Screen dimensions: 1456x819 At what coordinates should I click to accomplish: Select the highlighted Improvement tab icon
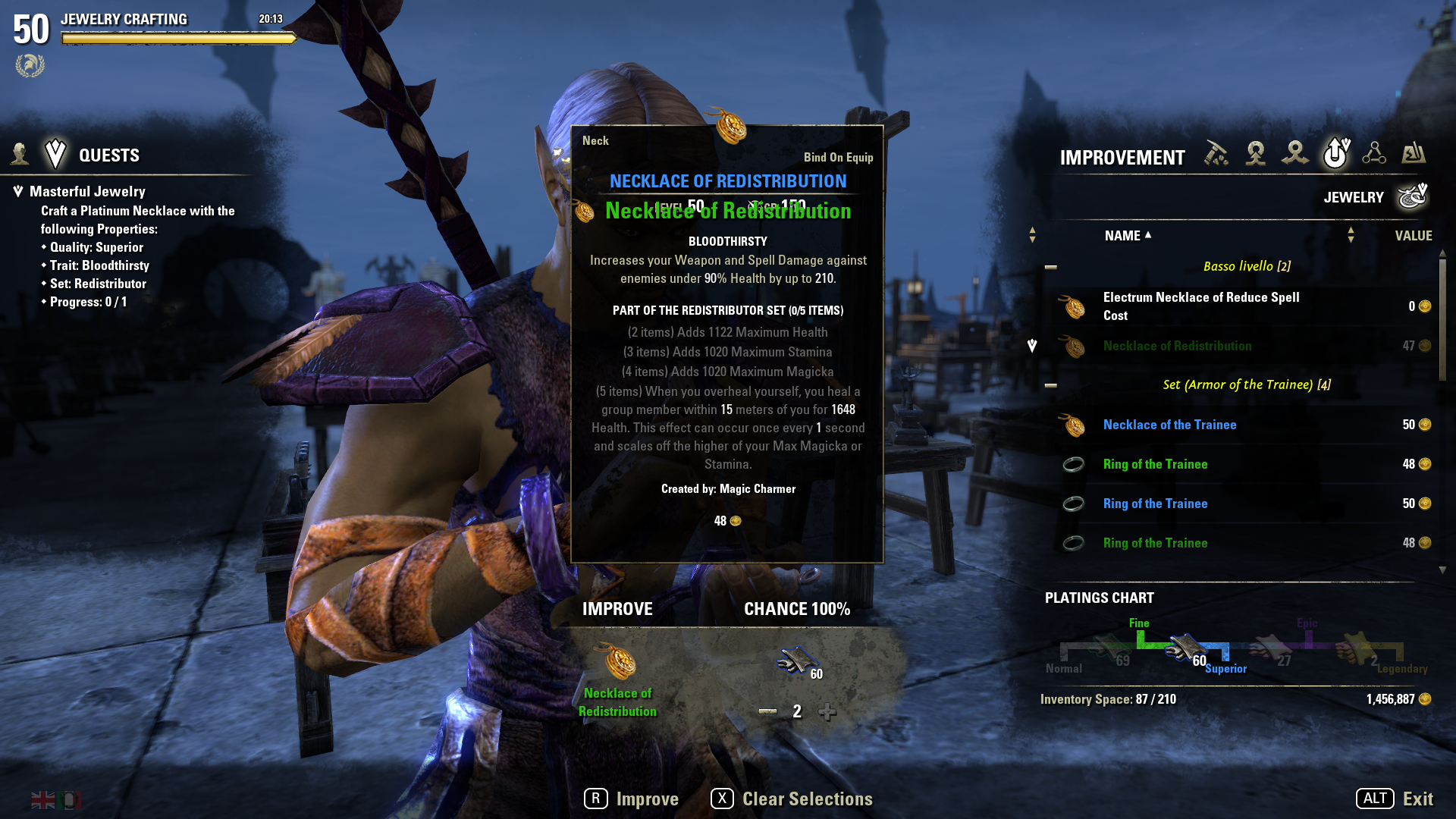[1335, 153]
